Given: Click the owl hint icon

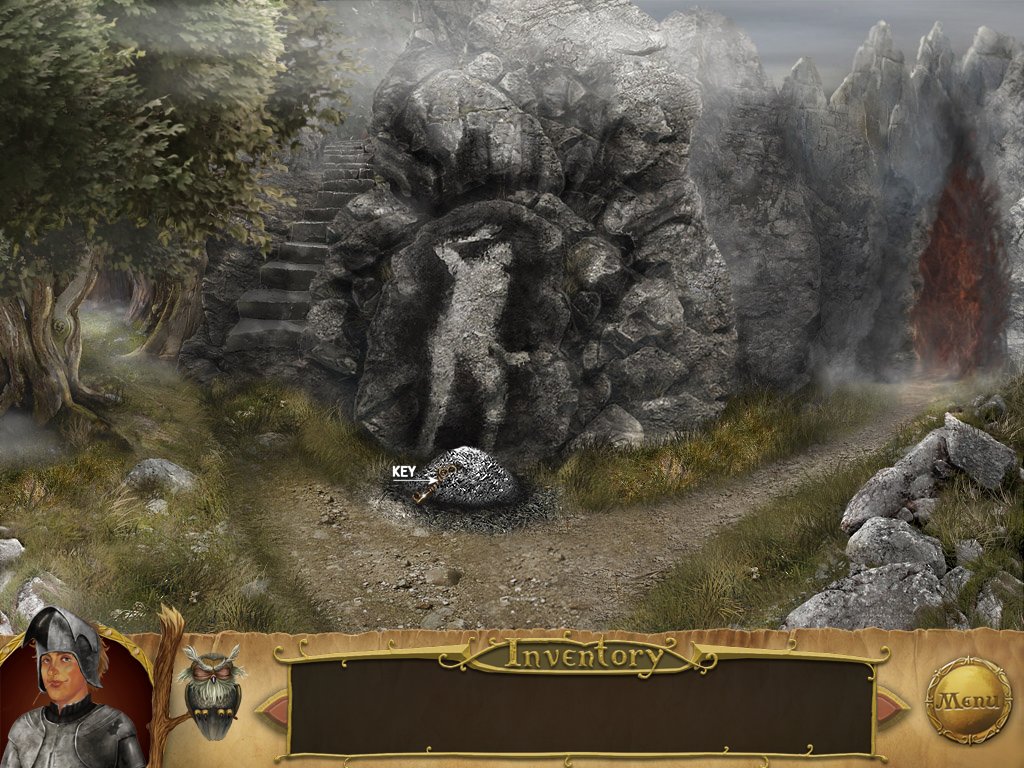Looking at the screenshot, I should (x=210, y=690).
